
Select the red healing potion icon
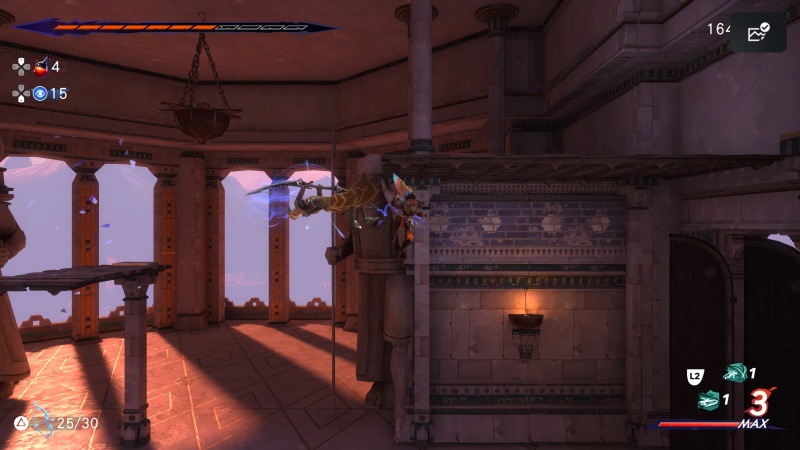coord(41,67)
